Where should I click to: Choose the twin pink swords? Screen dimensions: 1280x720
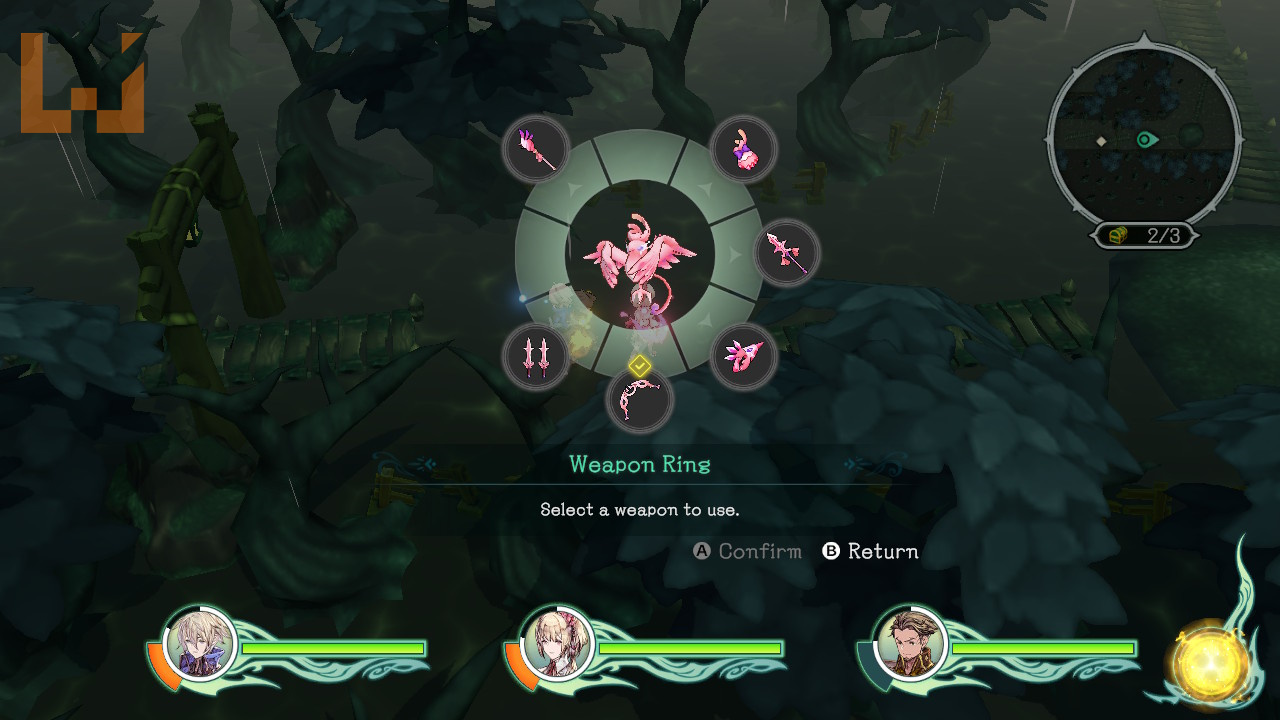tap(536, 357)
